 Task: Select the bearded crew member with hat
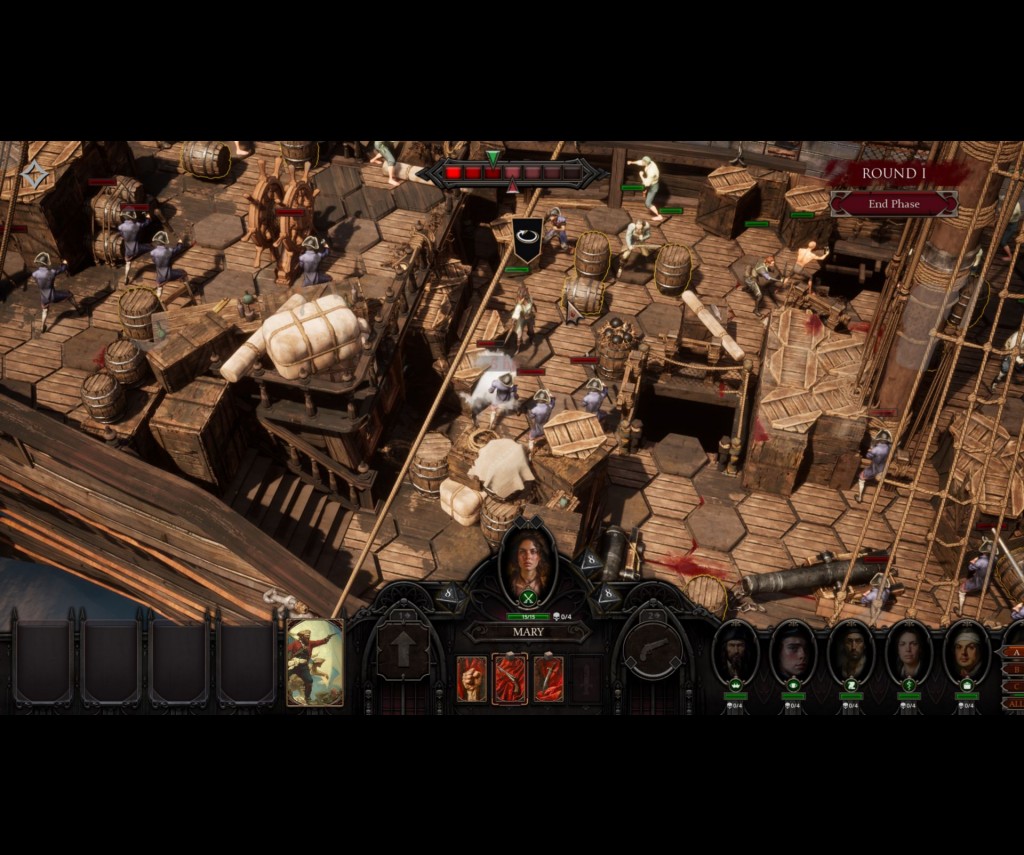[735, 653]
